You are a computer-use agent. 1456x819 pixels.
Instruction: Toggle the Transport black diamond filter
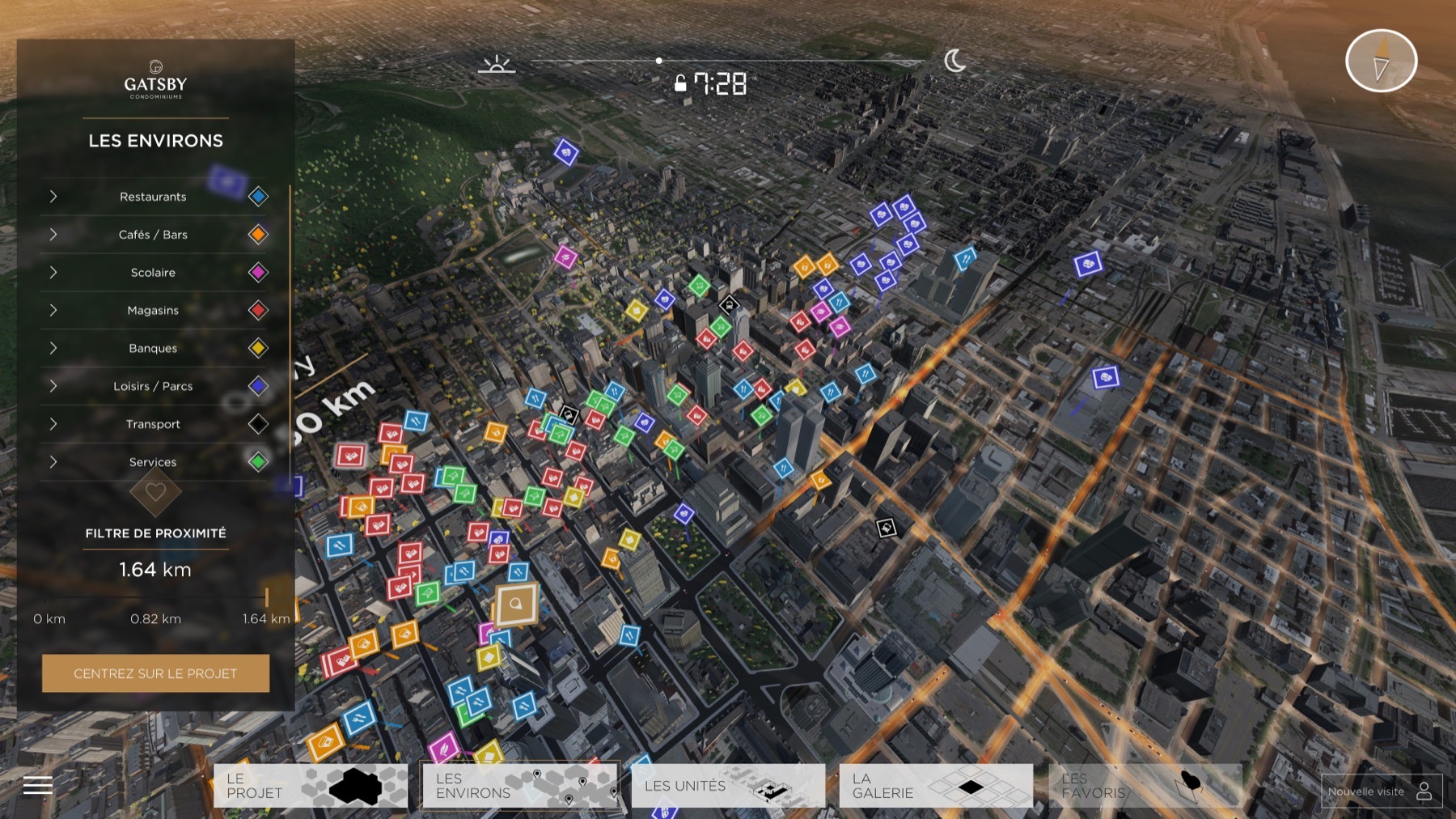coord(258,423)
